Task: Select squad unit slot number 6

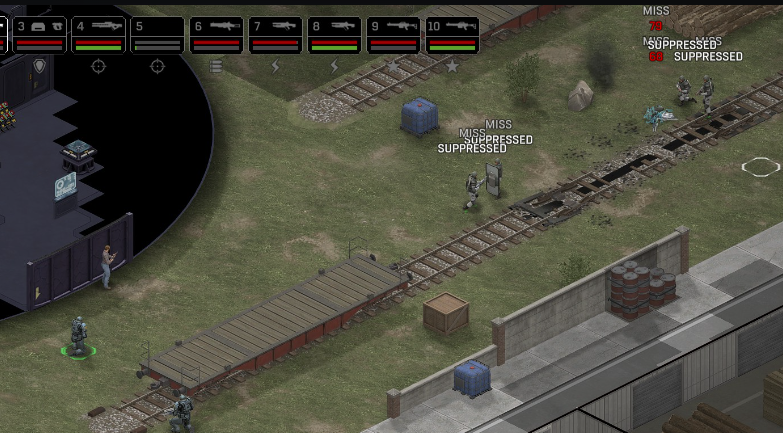Action: [216, 34]
